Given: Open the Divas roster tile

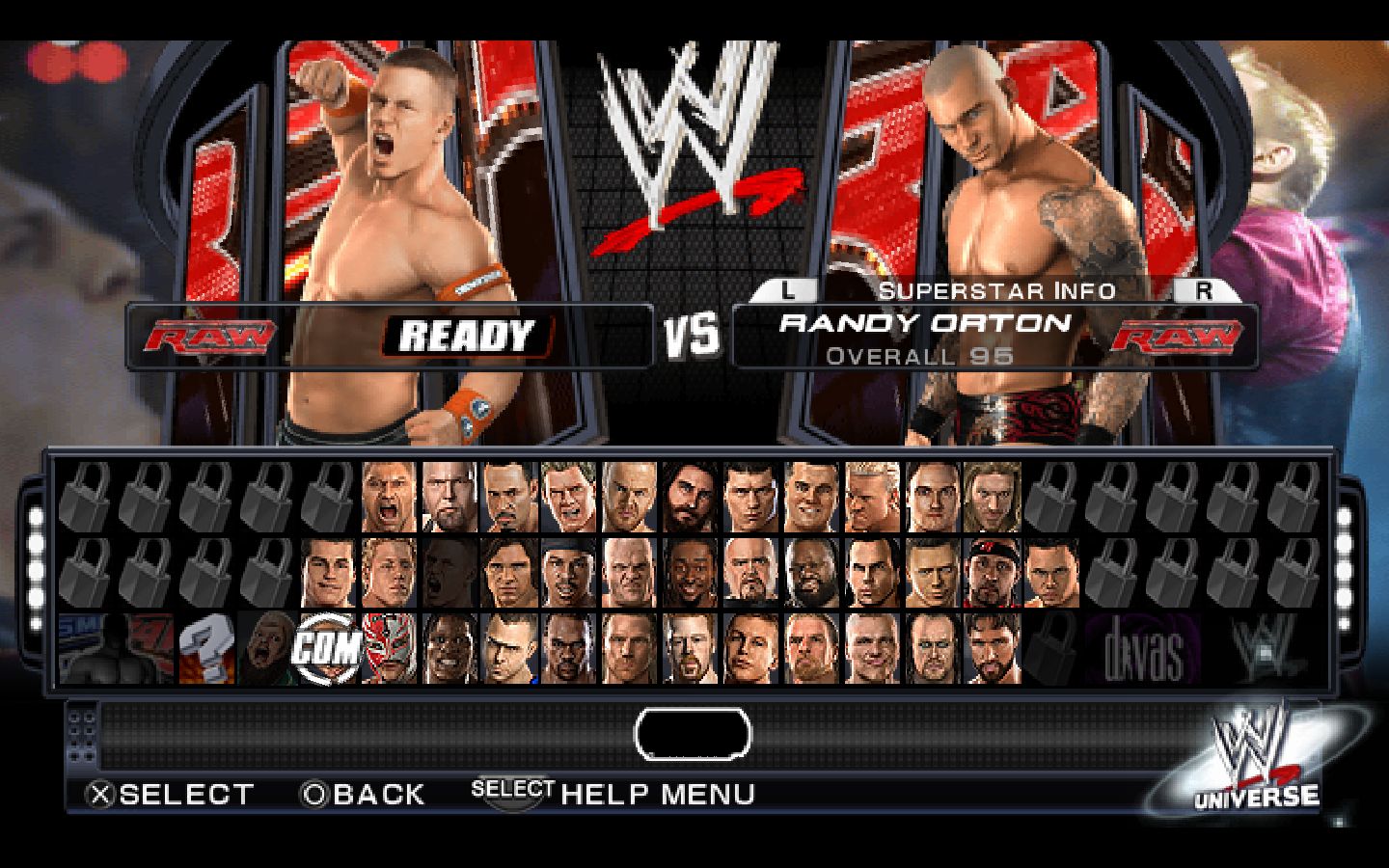Looking at the screenshot, I should click(1143, 648).
